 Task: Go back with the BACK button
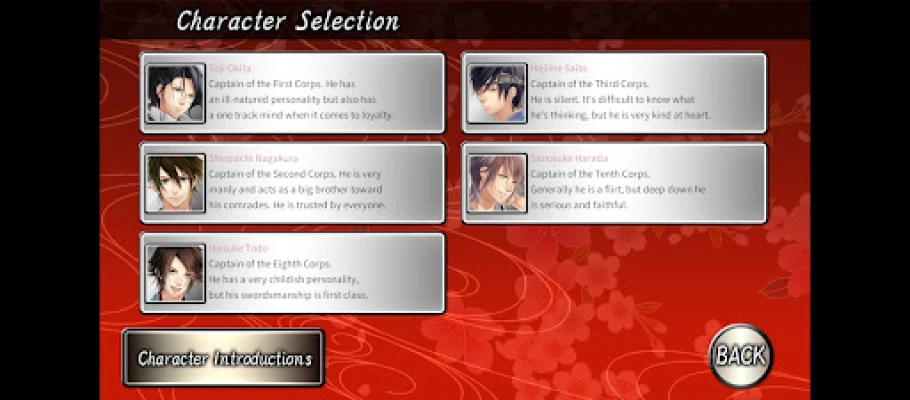[740, 354]
